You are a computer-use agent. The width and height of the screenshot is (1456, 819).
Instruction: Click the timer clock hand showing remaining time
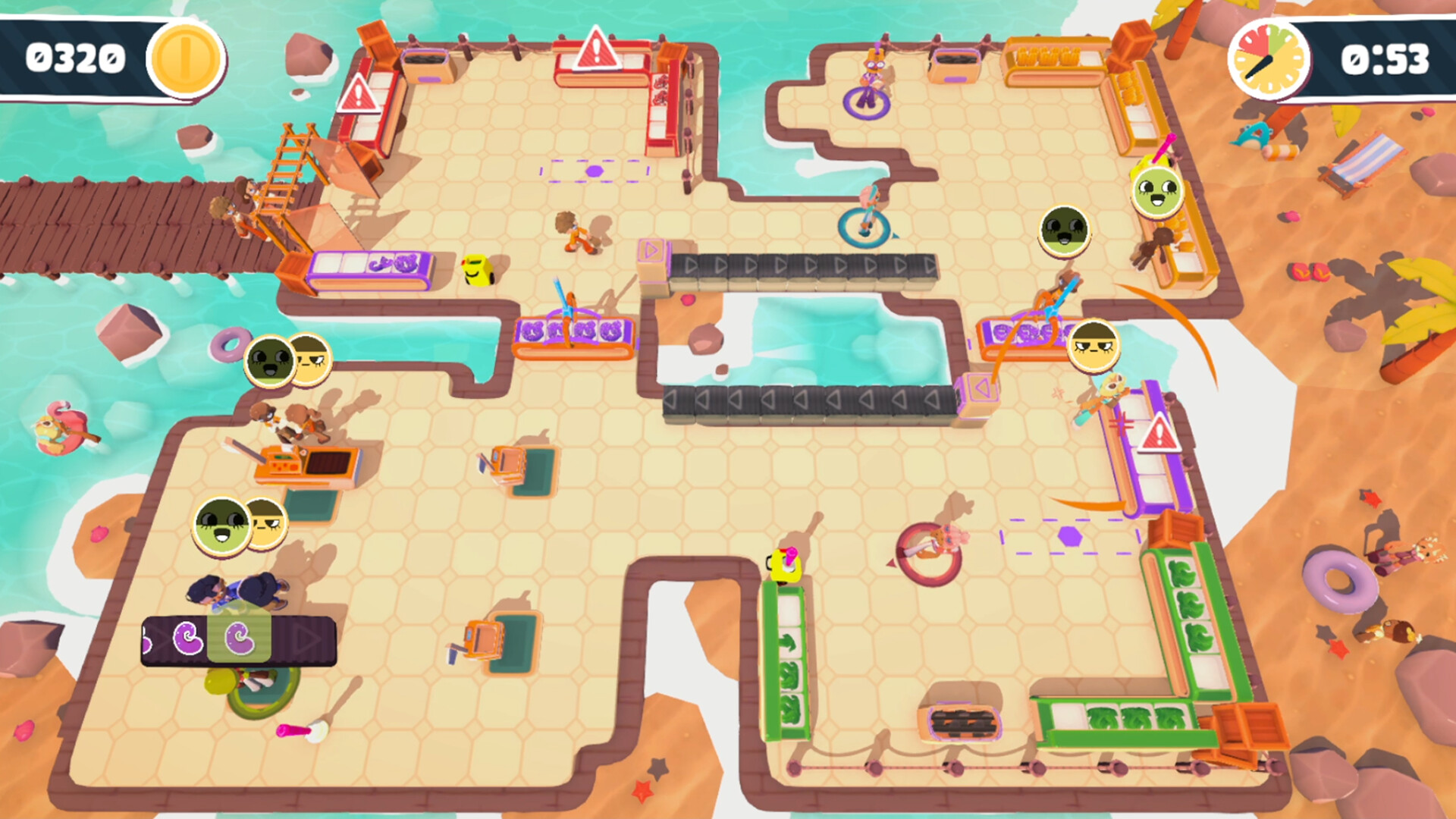[1260, 68]
